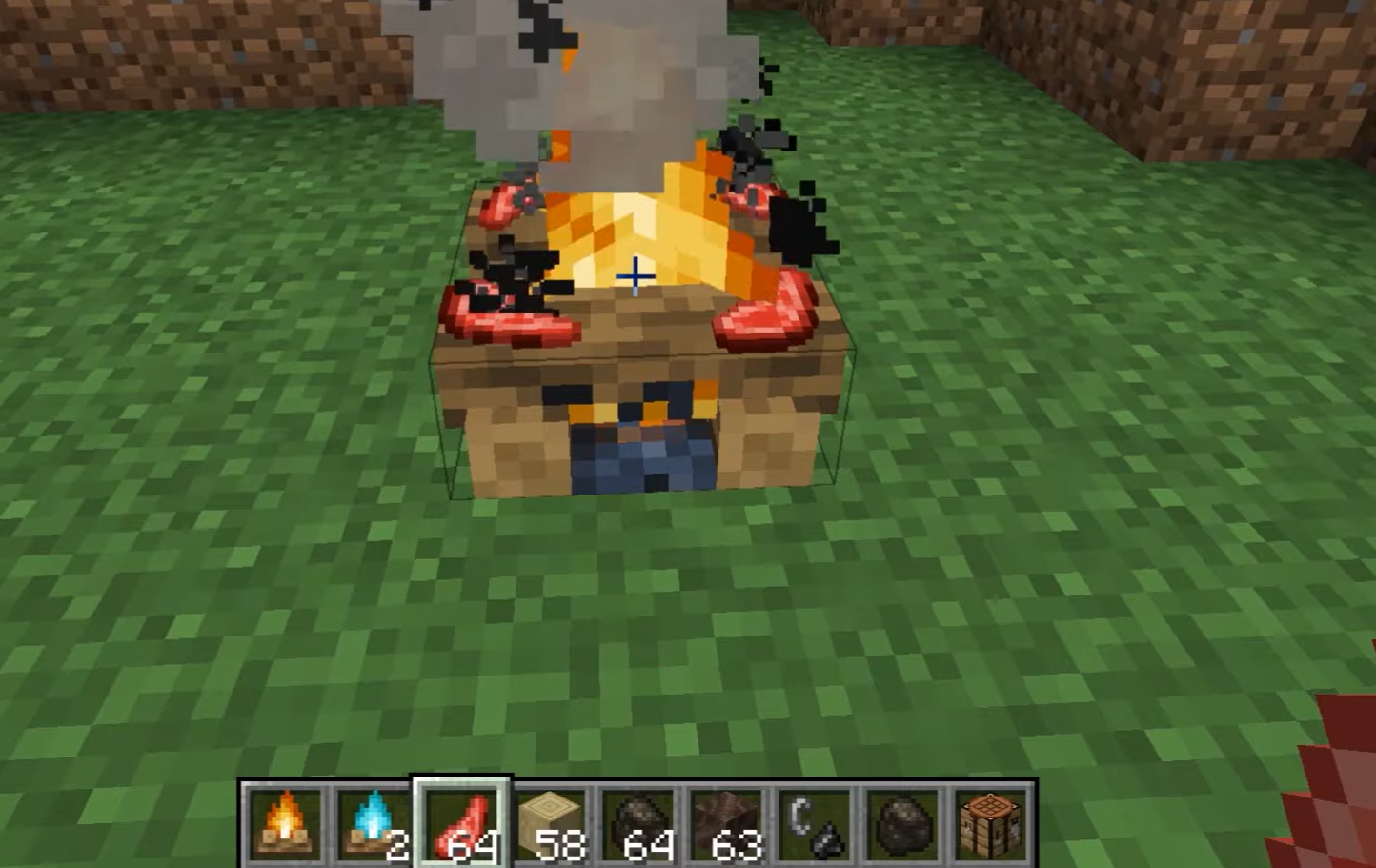Equip the flint and steel

[814, 822]
